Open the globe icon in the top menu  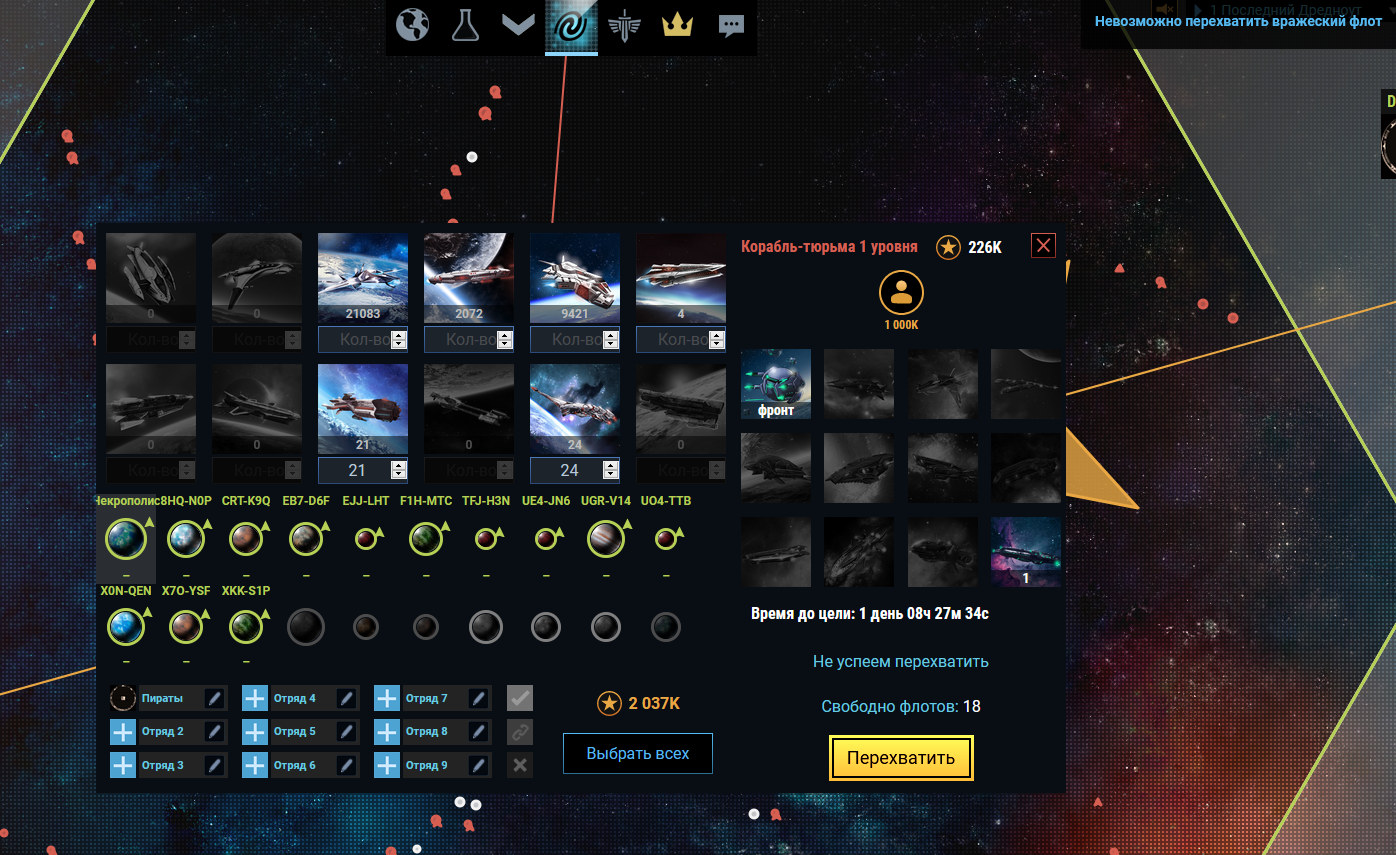412,25
